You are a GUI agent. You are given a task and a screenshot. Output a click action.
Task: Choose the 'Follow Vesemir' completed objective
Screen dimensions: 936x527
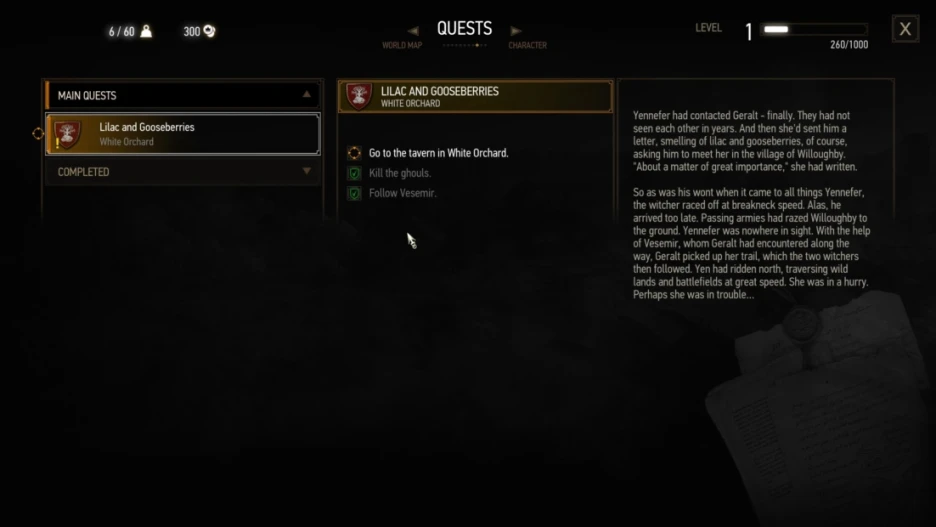pos(402,193)
